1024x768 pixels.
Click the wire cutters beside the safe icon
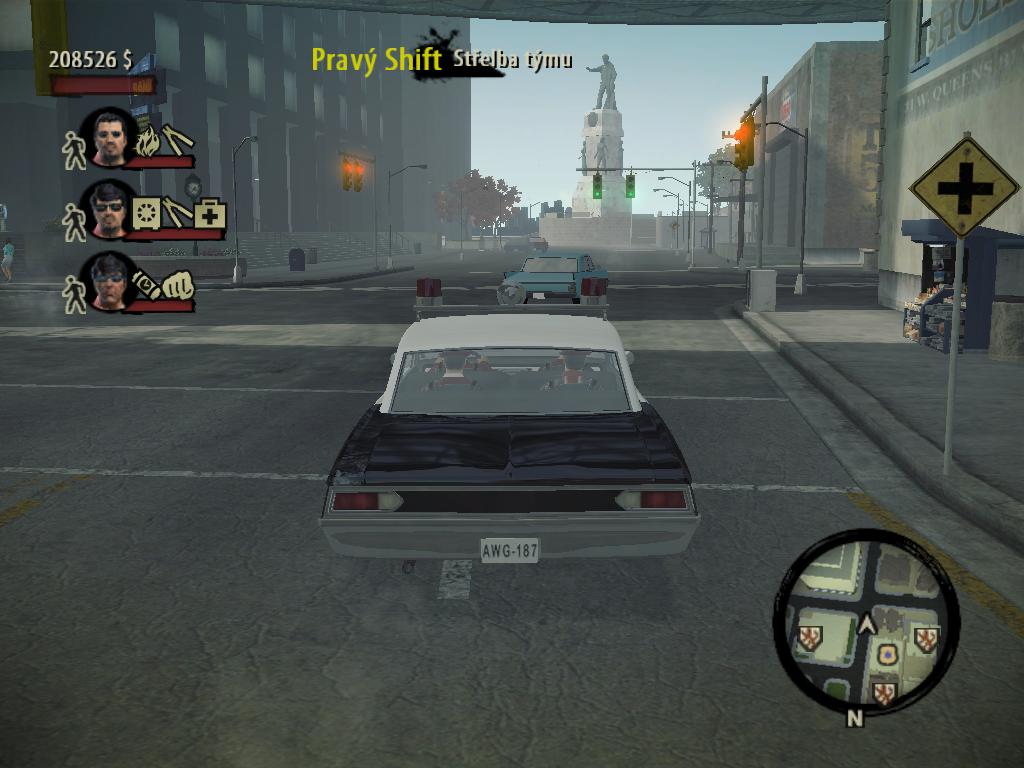coord(178,212)
